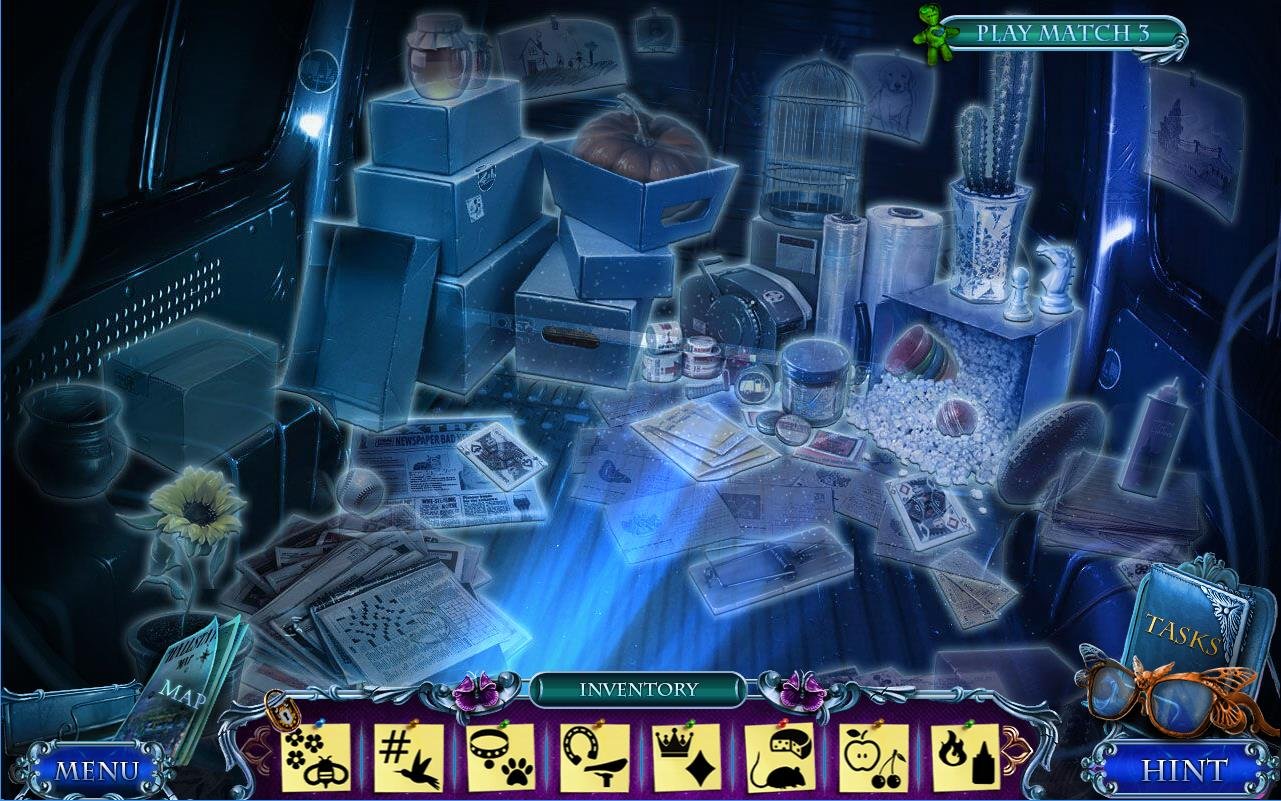The height and width of the screenshot is (801, 1281).
Task: Select the apple and cherries clue note
Action: coord(873,757)
